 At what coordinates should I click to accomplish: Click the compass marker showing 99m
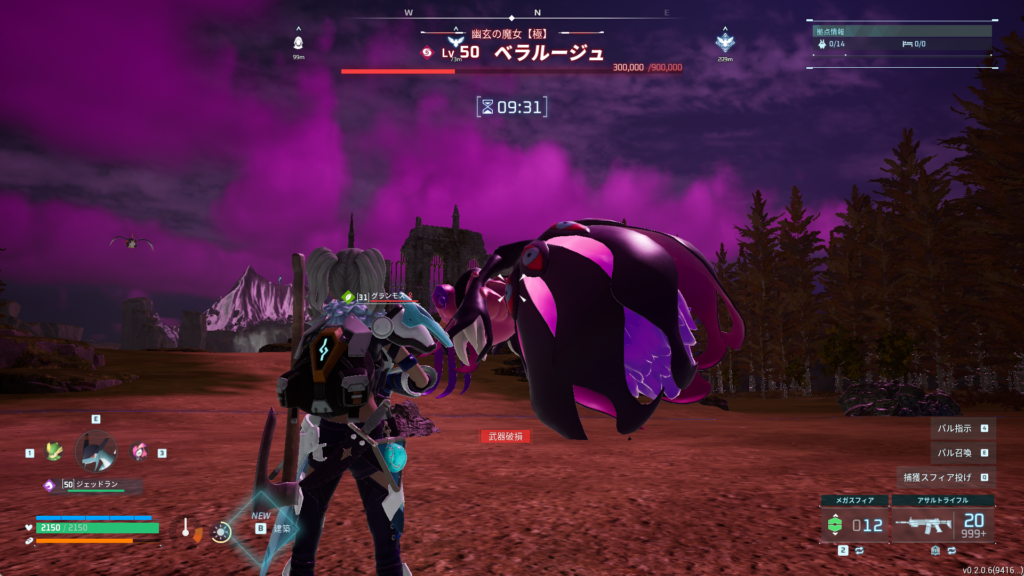coord(298,43)
